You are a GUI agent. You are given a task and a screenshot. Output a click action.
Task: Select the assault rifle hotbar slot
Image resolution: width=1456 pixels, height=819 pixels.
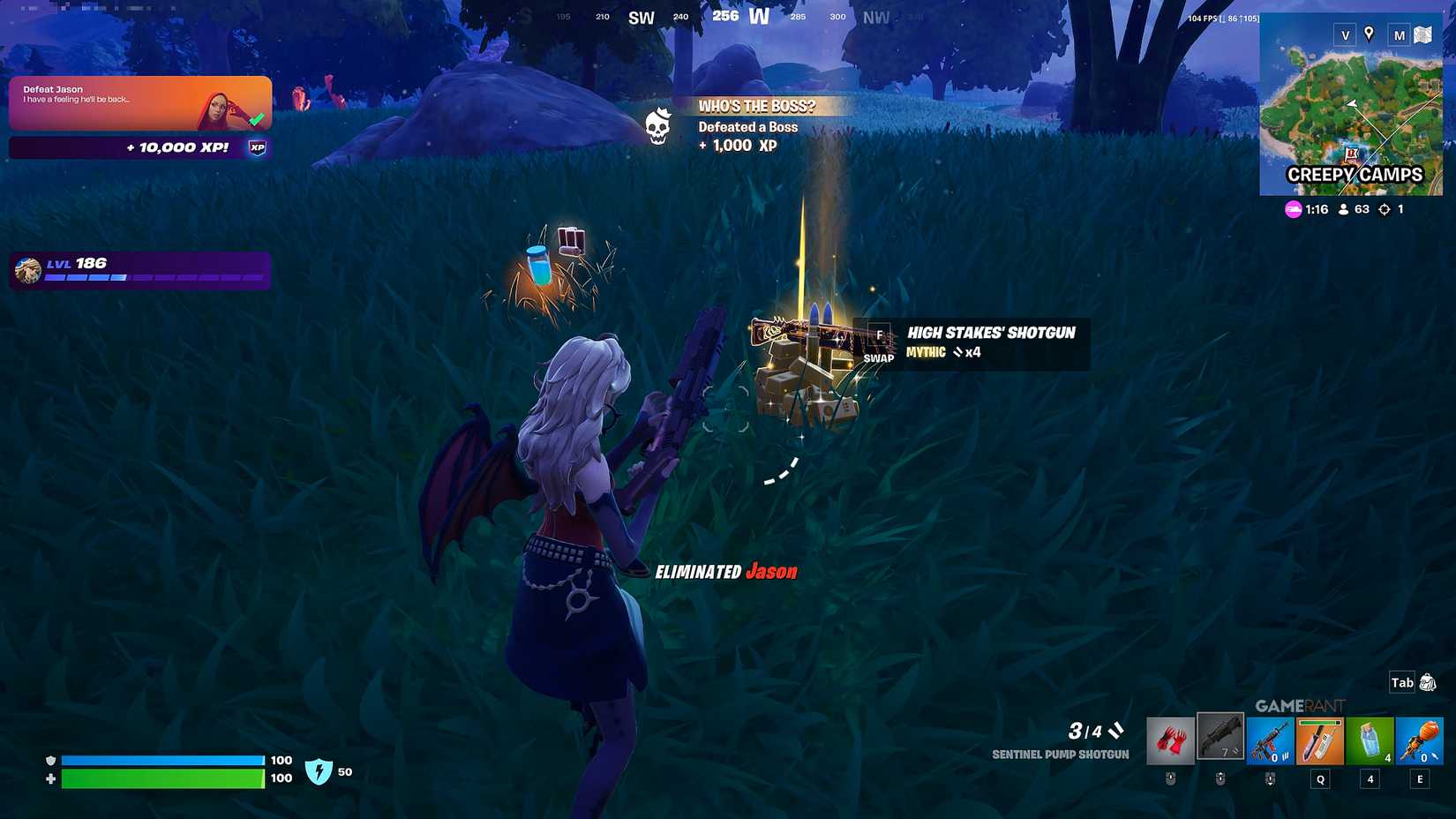(x=1271, y=740)
